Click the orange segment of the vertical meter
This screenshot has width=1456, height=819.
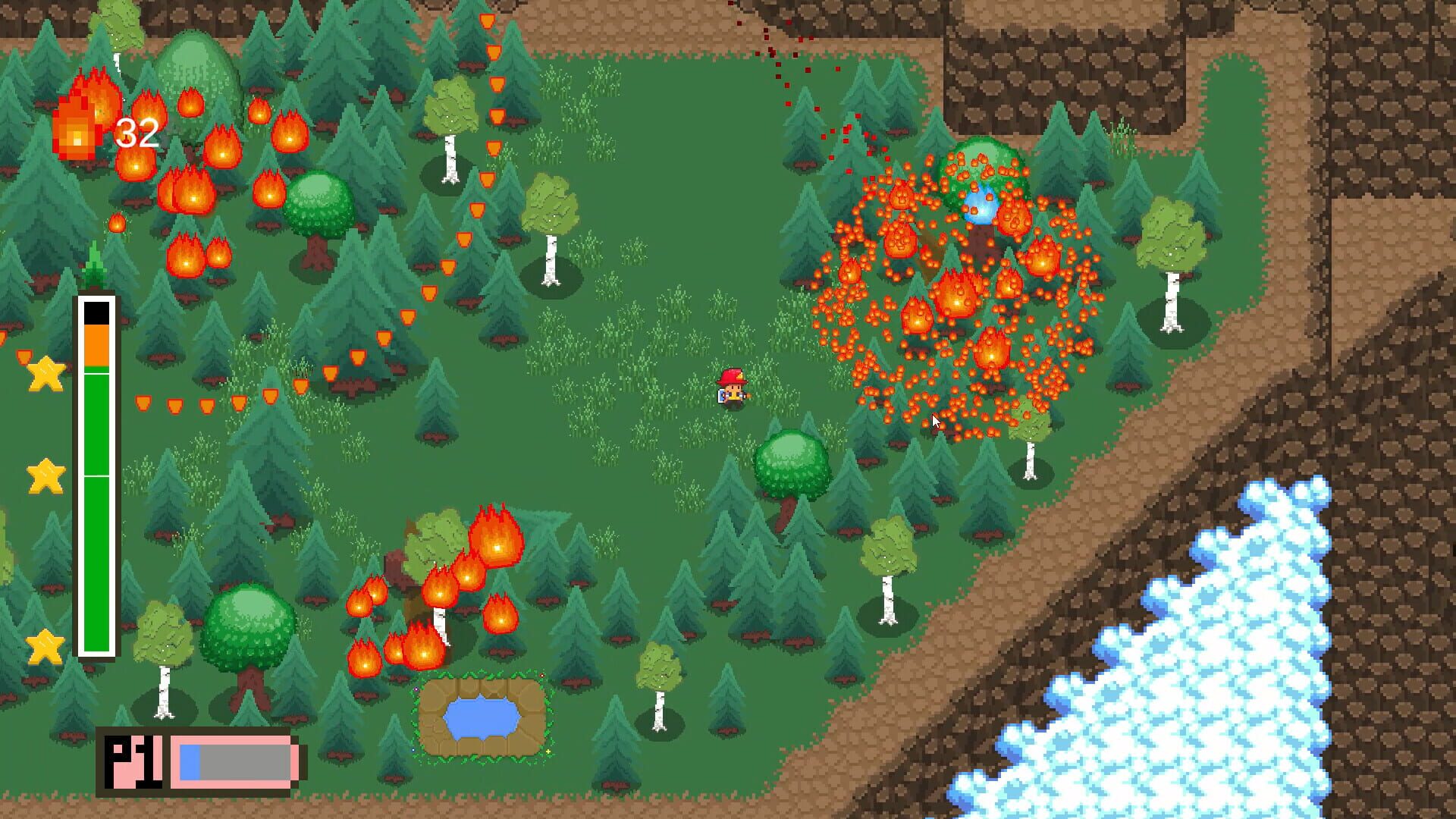(97, 345)
